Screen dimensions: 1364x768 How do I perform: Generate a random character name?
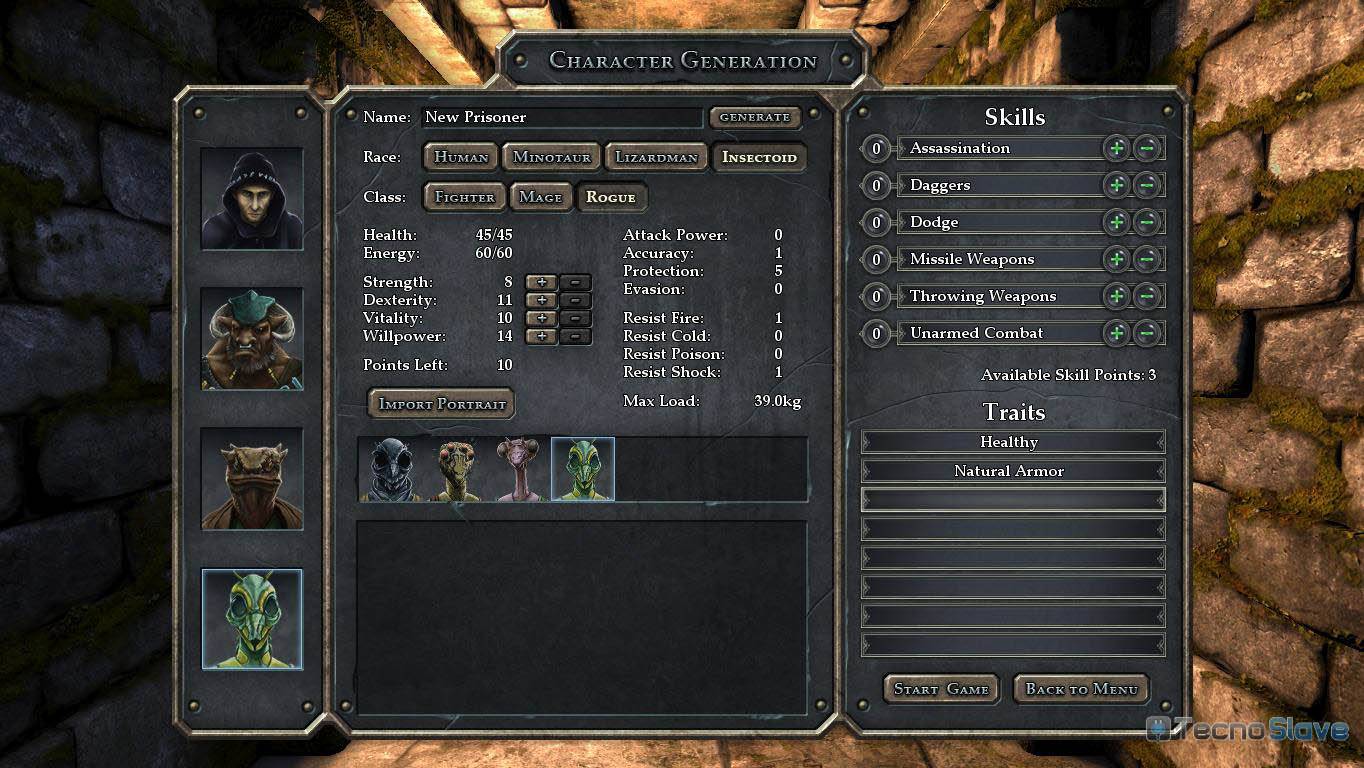[755, 117]
